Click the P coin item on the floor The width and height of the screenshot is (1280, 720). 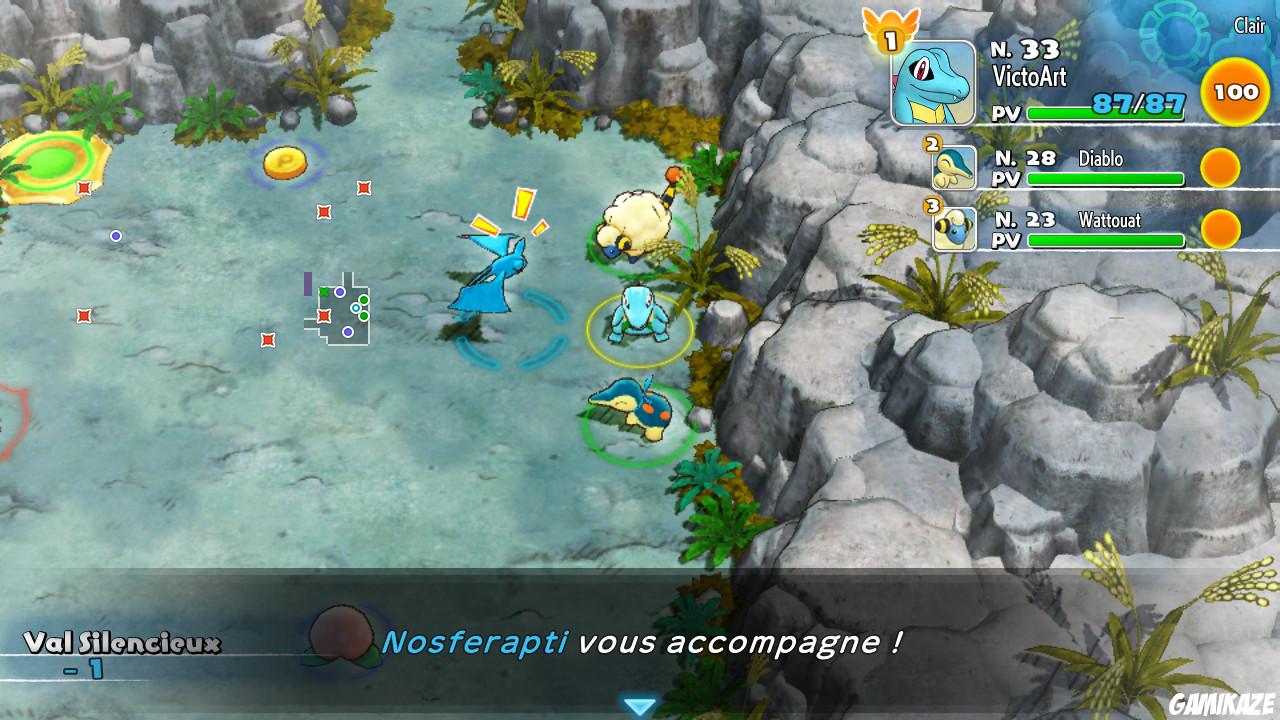tap(287, 164)
